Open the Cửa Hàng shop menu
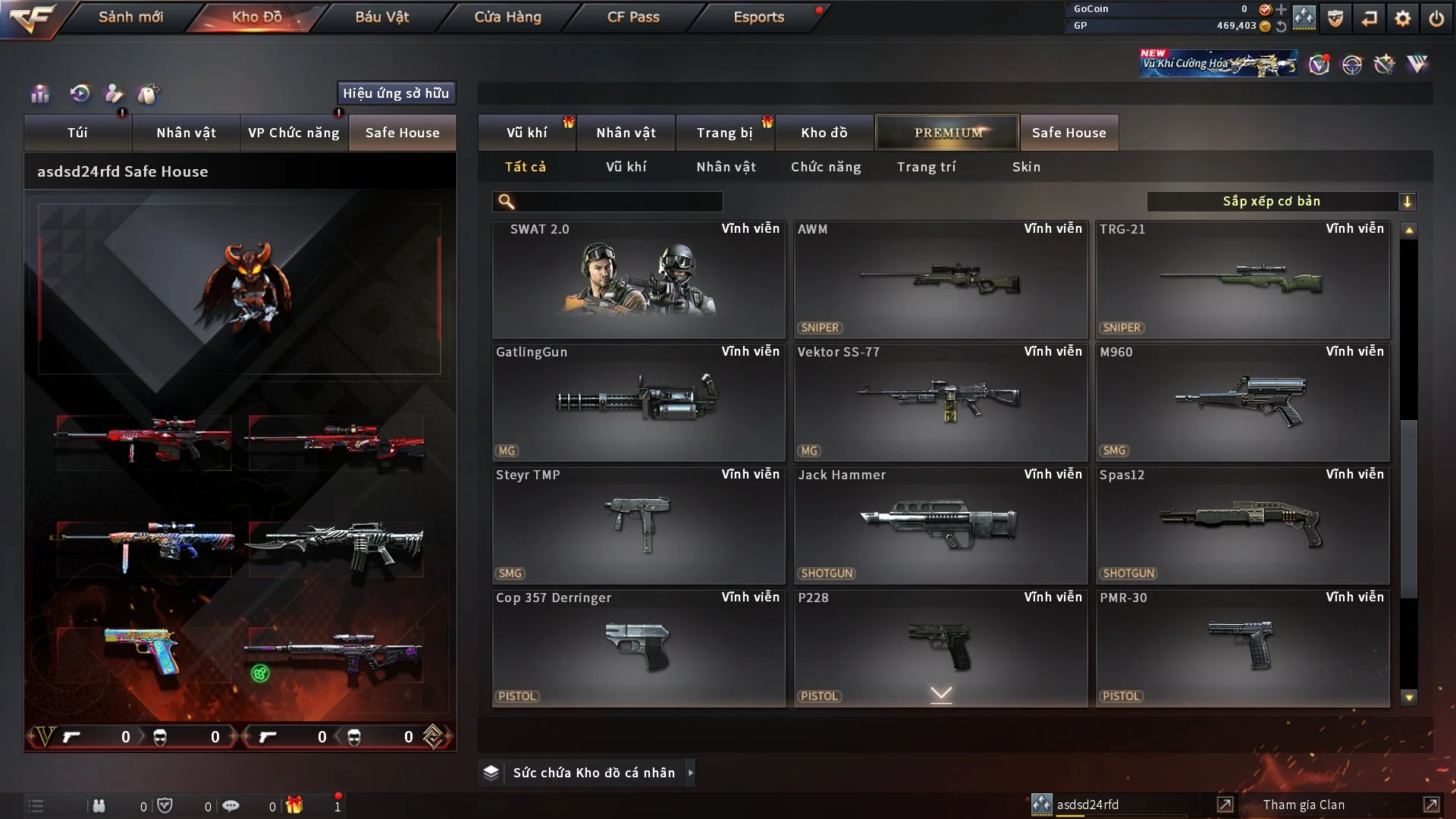Image resolution: width=1456 pixels, height=819 pixels. (507, 17)
